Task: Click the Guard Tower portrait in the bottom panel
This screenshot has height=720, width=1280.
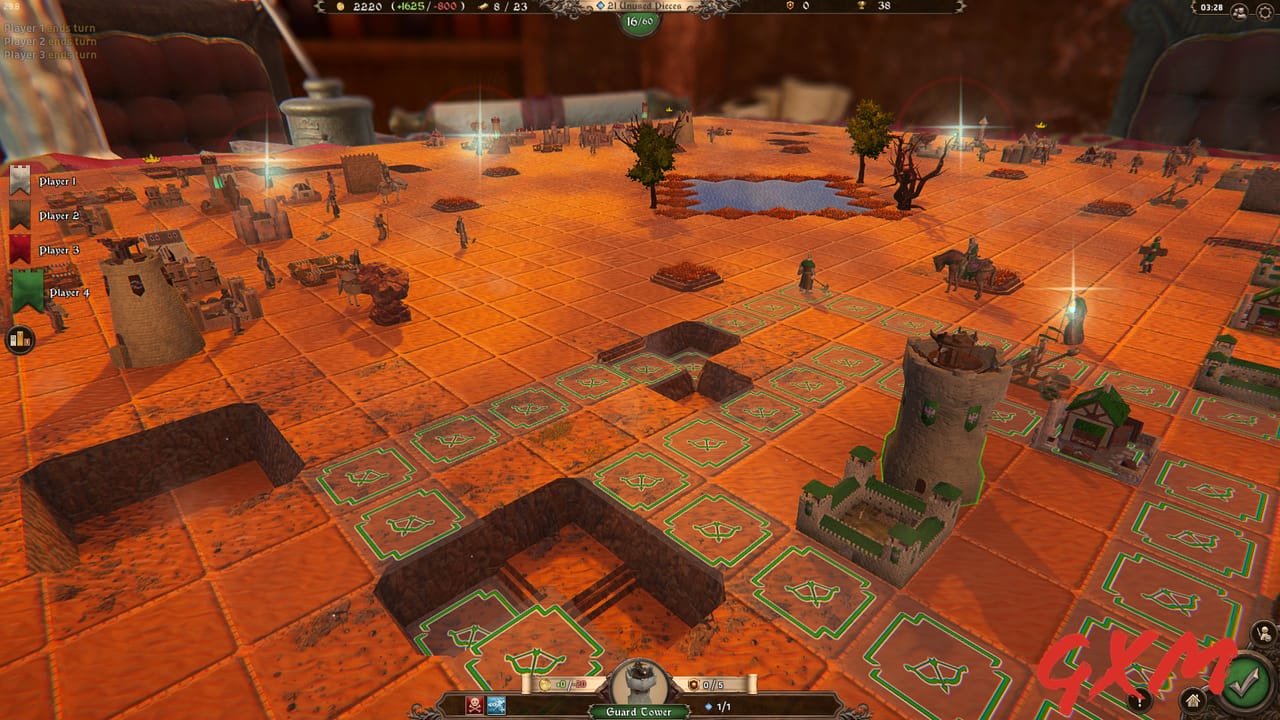Action: click(640, 686)
